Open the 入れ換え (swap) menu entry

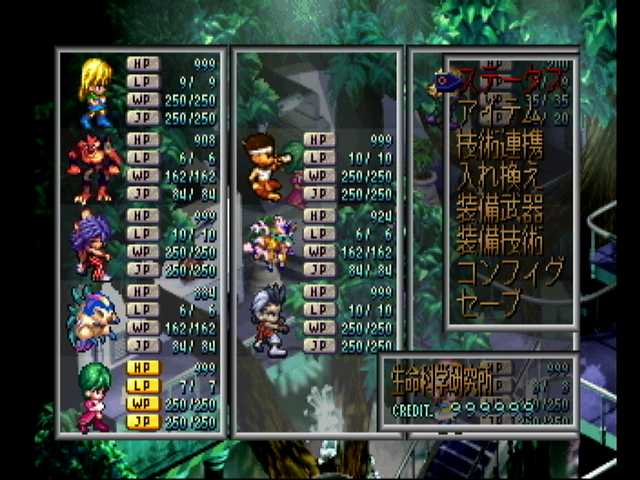[499, 179]
